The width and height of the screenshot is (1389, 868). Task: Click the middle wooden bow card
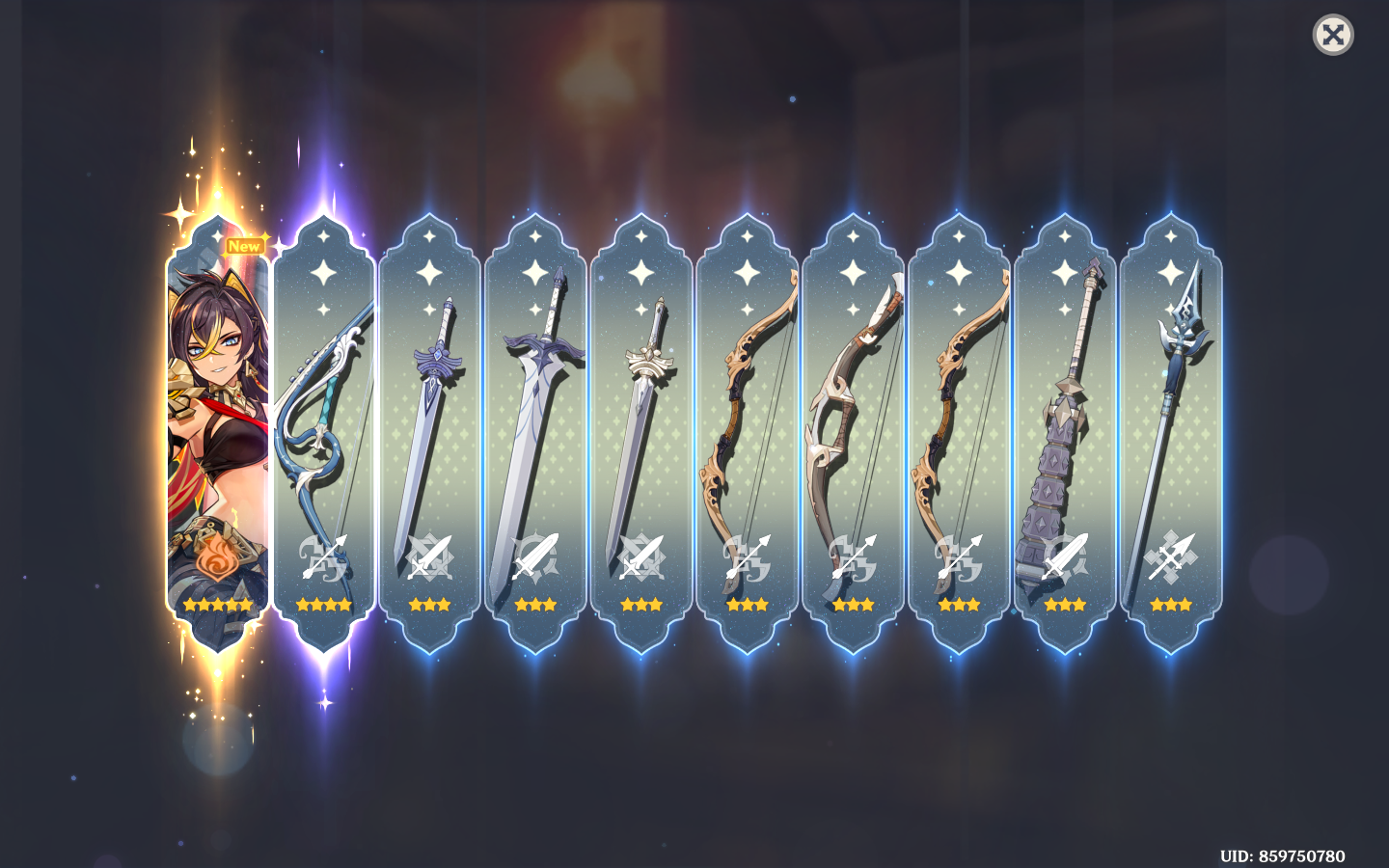pos(854,424)
